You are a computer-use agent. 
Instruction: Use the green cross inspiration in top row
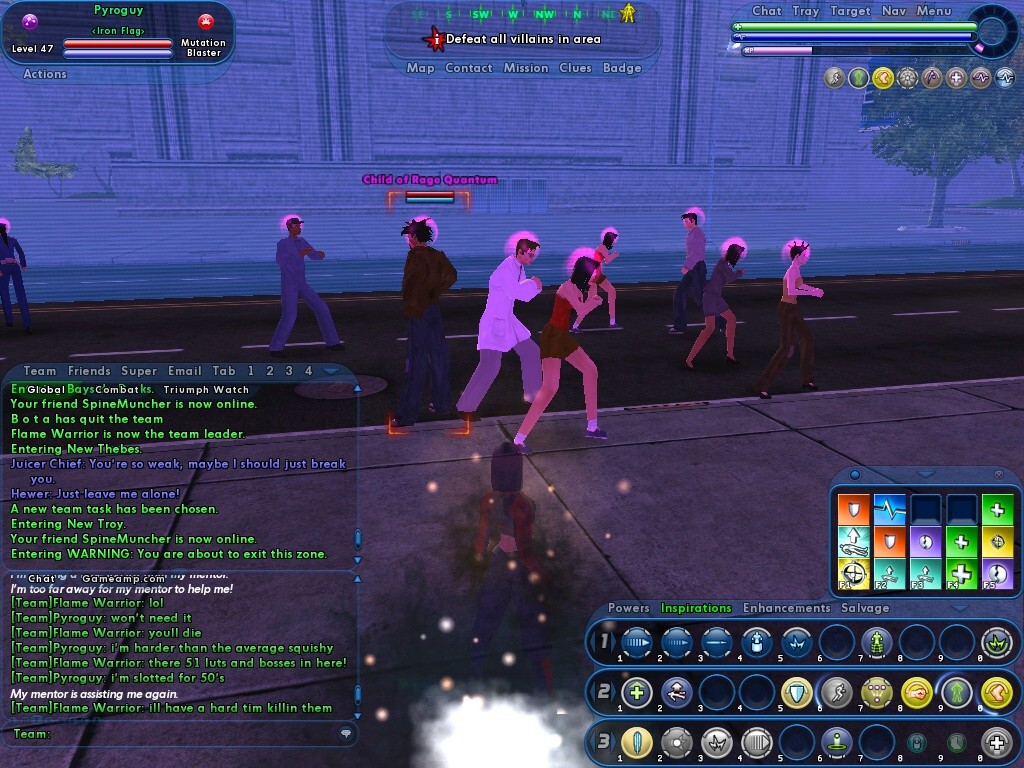coord(996,509)
